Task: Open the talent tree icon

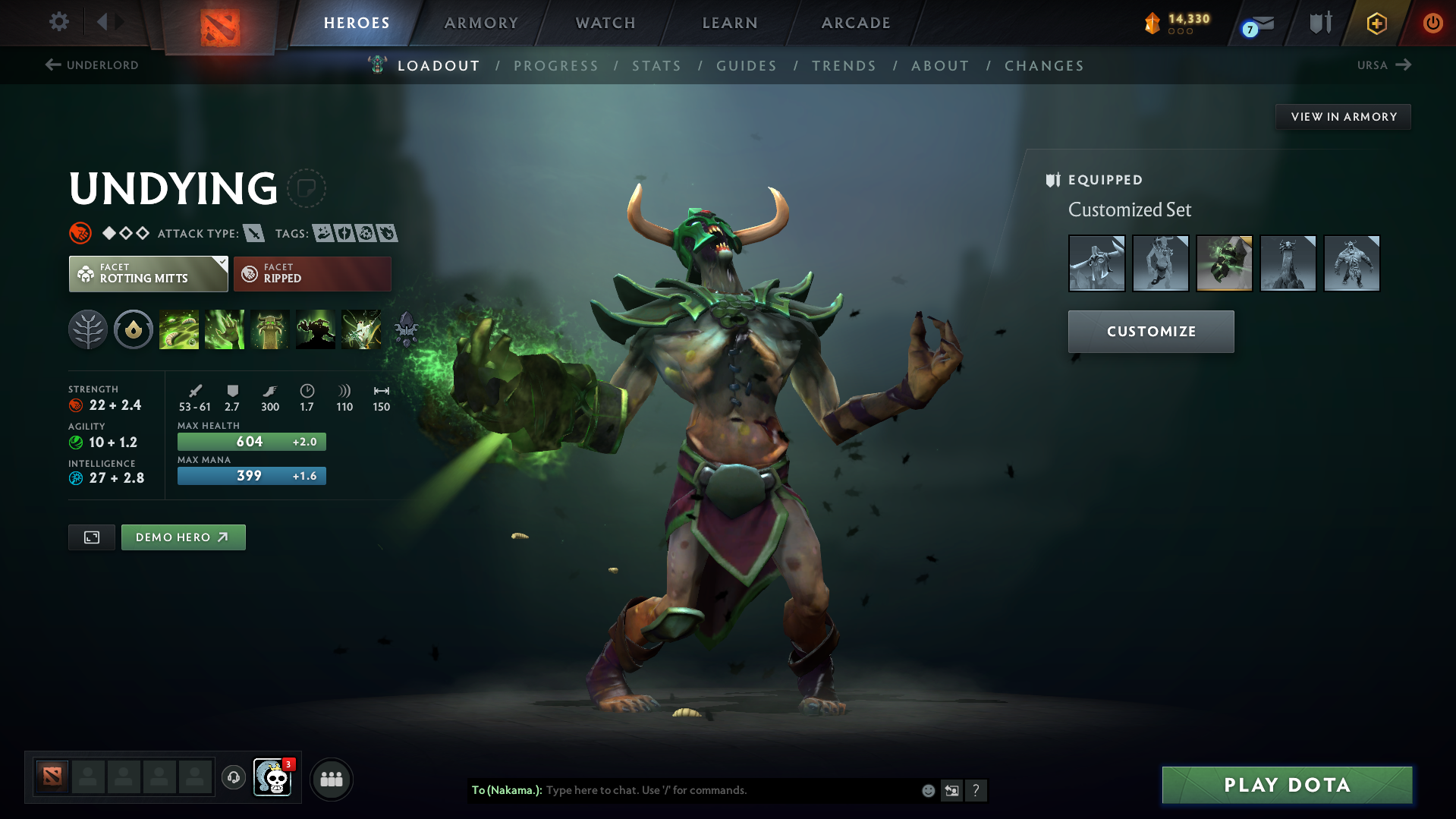Action: coord(88,329)
